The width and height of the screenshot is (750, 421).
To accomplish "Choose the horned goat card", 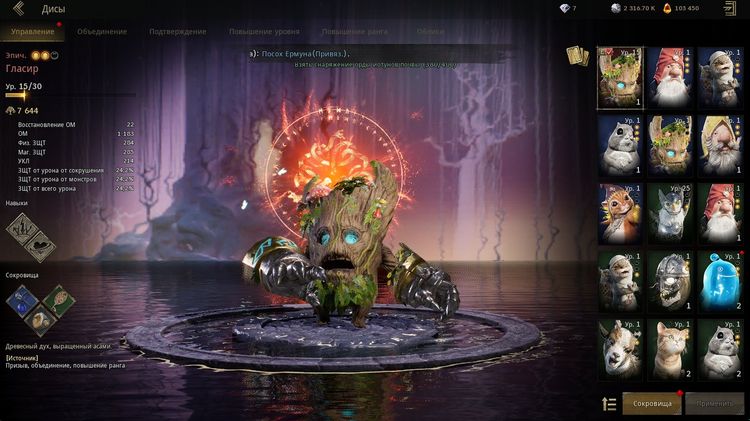I will 622,347.
